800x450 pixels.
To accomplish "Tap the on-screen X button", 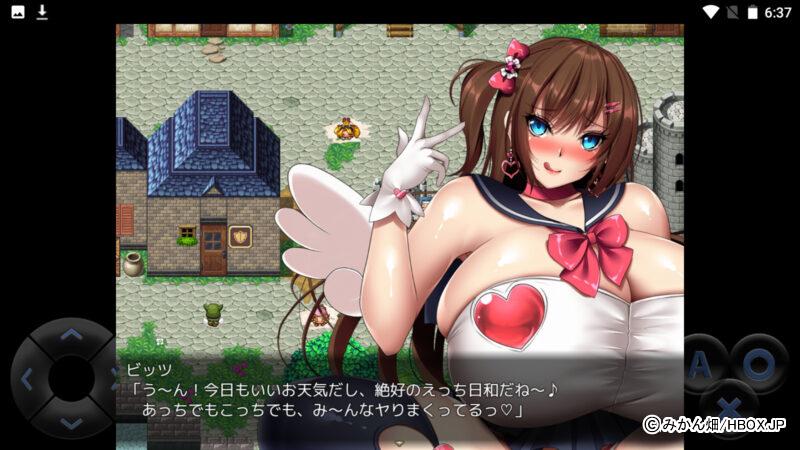I will pyautogui.click(x=729, y=409).
